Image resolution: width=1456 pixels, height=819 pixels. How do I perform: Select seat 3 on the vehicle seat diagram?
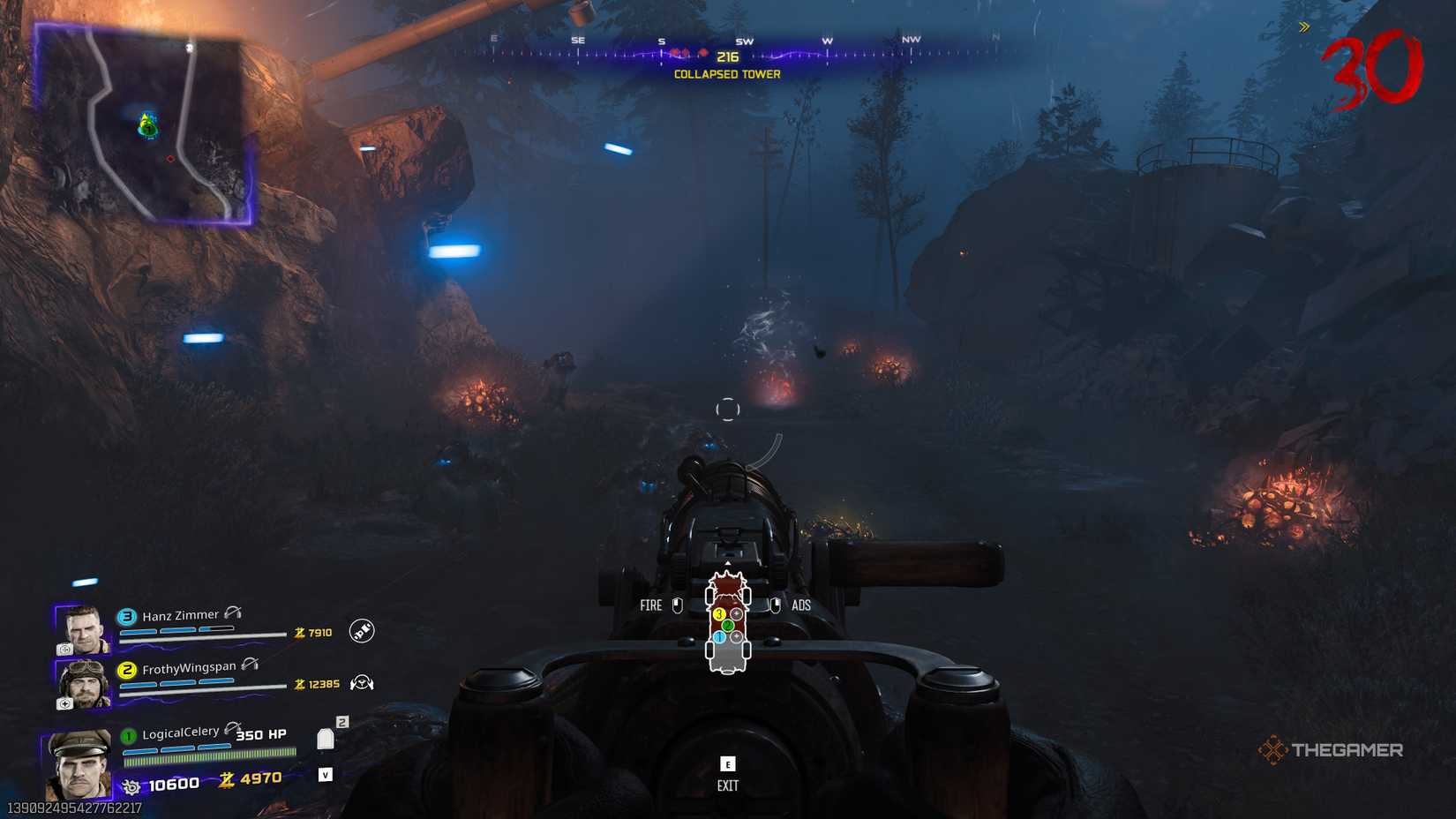[720, 613]
